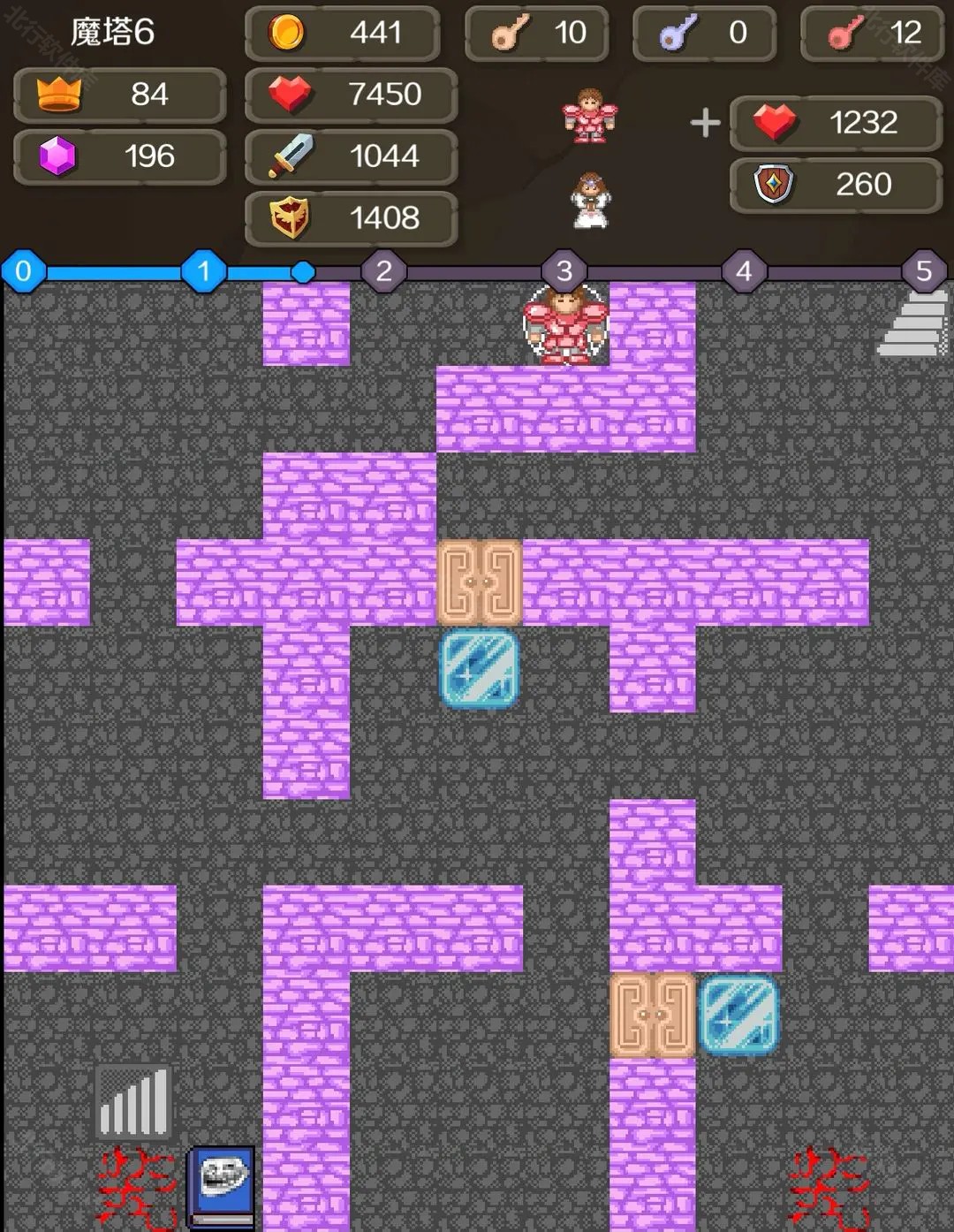
Task: Click stage marker 4 on the progress track
Action: click(745, 271)
